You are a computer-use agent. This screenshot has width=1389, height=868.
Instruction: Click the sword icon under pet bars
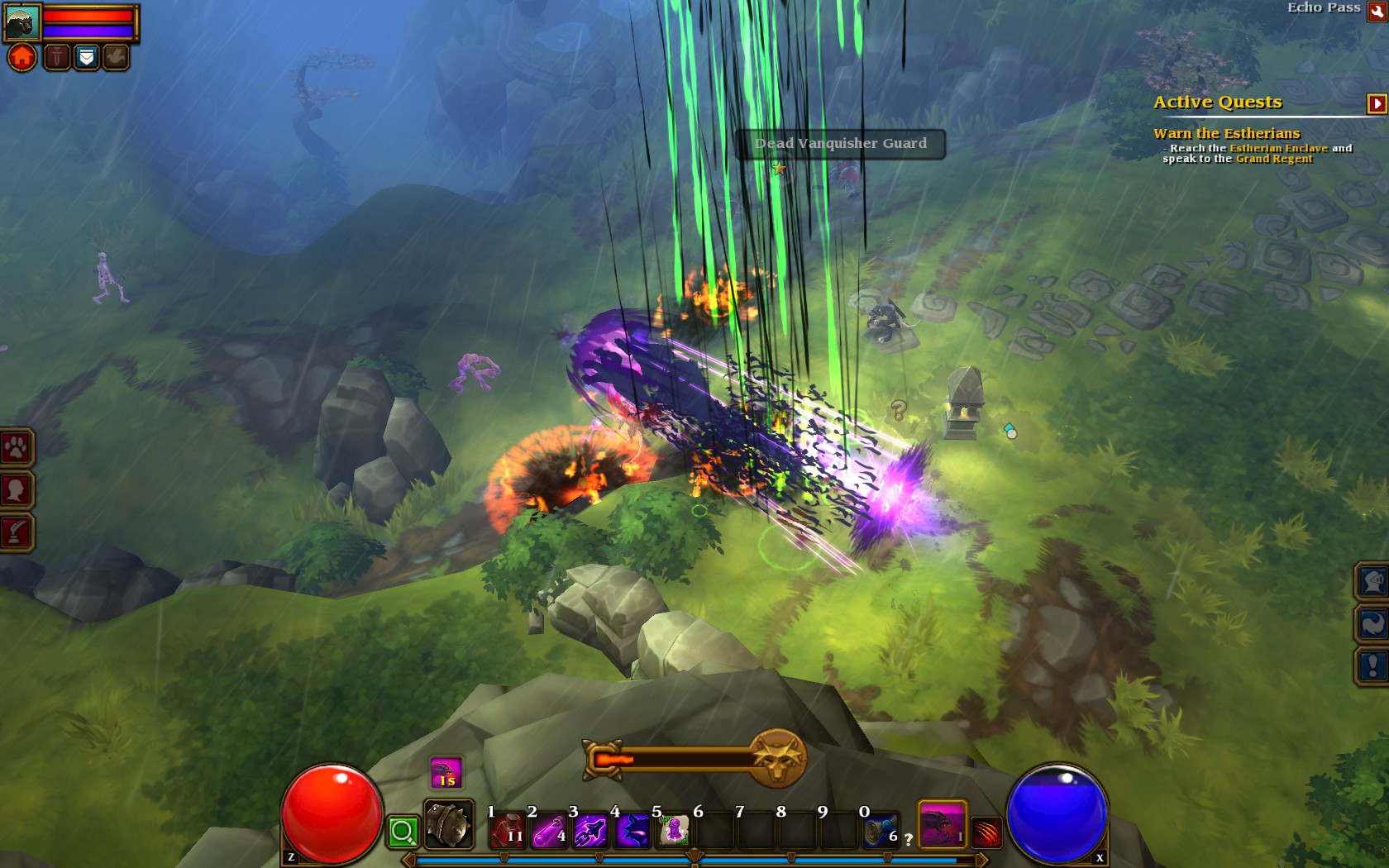click(x=56, y=57)
